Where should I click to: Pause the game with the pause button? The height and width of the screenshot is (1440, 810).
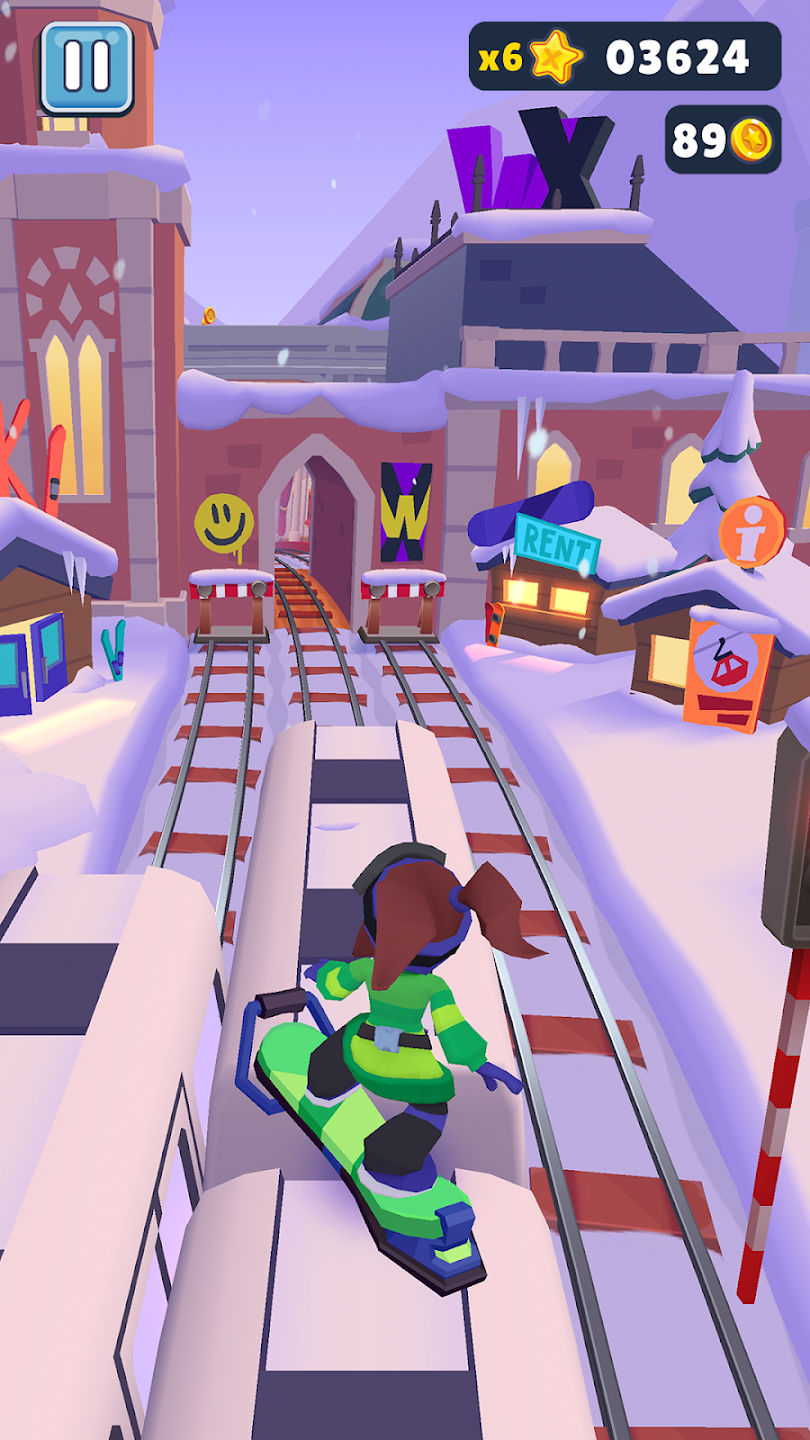pos(86,67)
